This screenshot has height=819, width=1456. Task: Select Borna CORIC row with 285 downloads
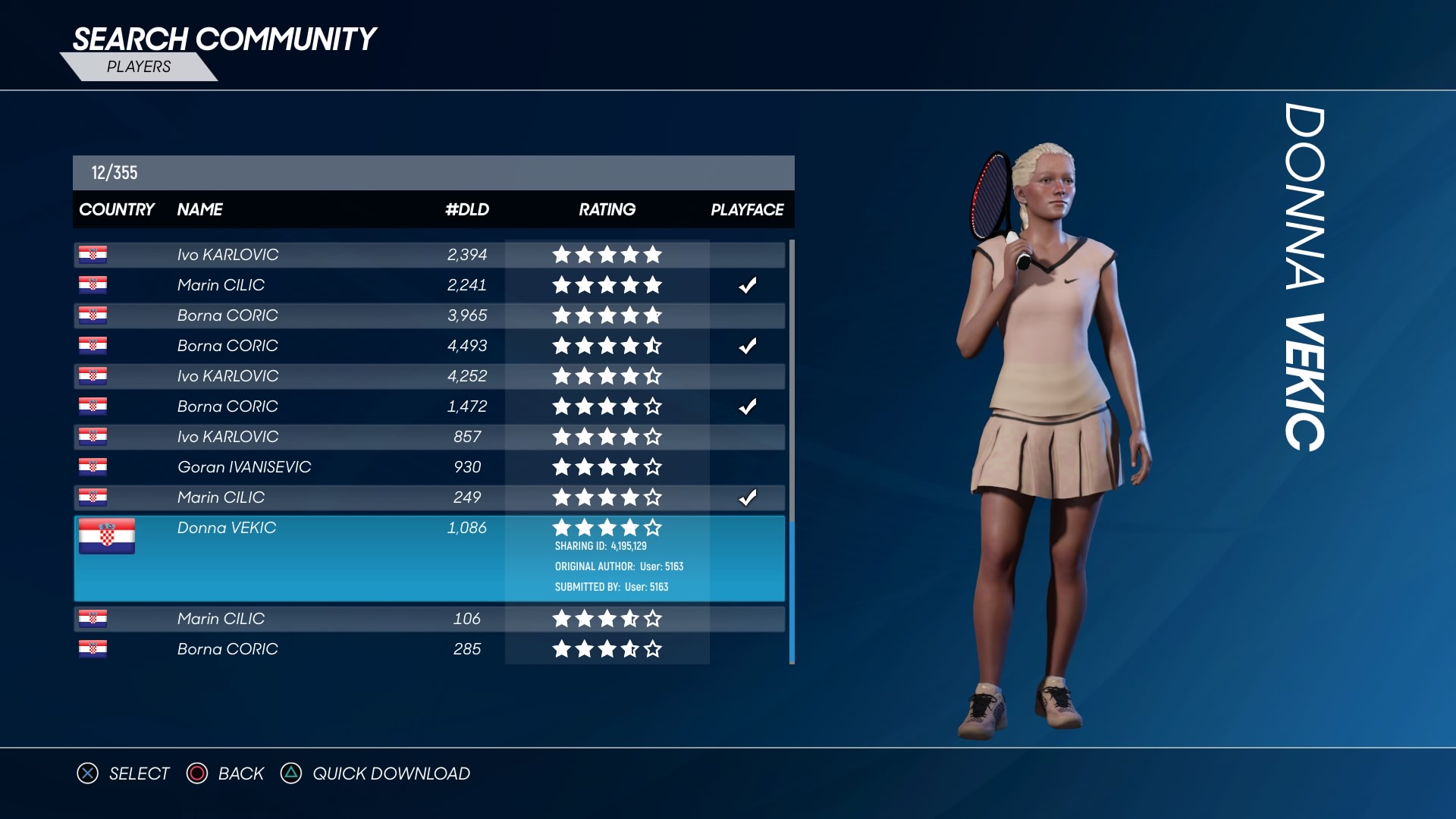pos(428,649)
